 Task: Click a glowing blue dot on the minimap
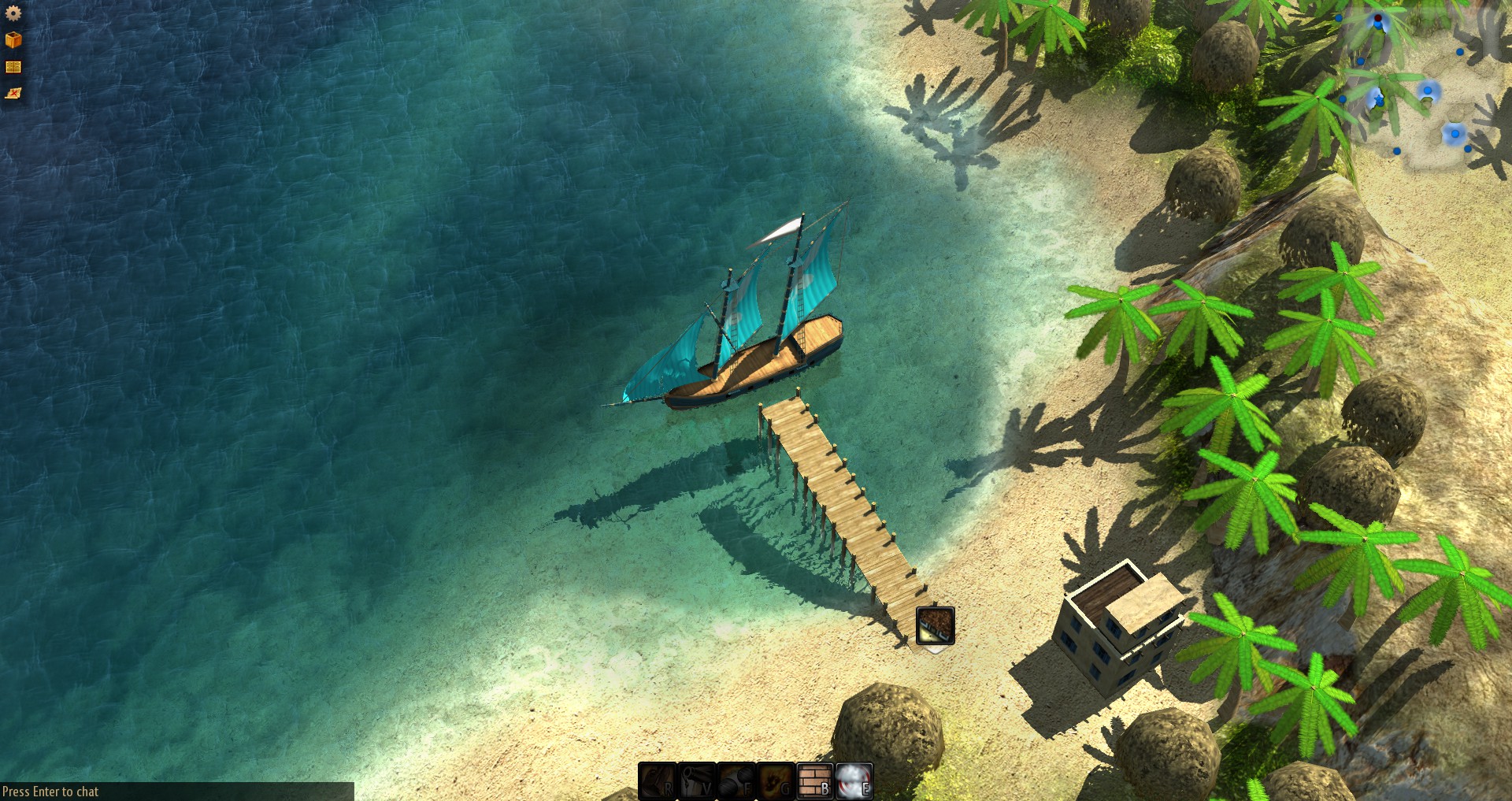pos(1428,90)
